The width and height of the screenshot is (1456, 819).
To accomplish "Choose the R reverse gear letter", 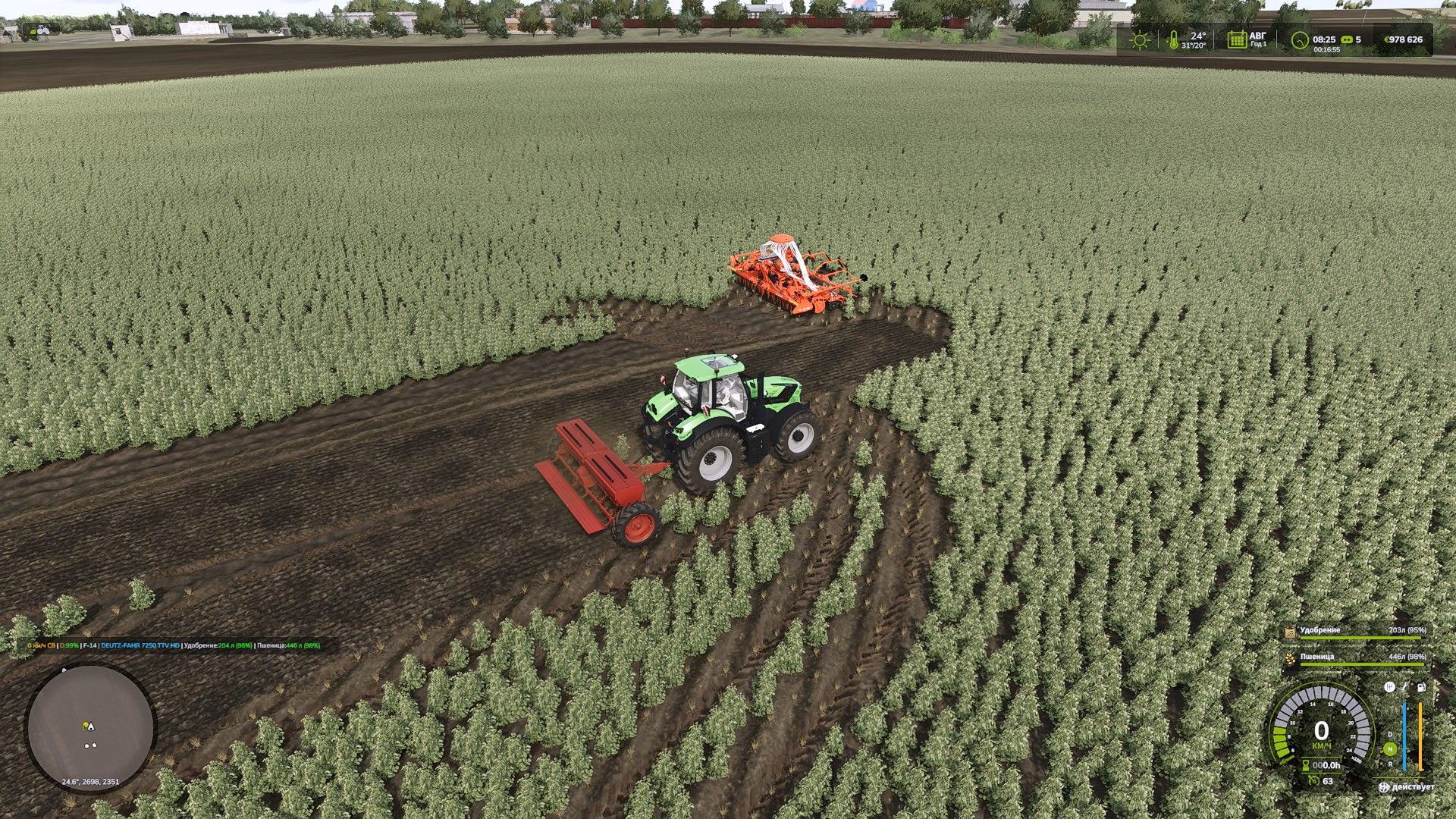I will pos(1390,763).
